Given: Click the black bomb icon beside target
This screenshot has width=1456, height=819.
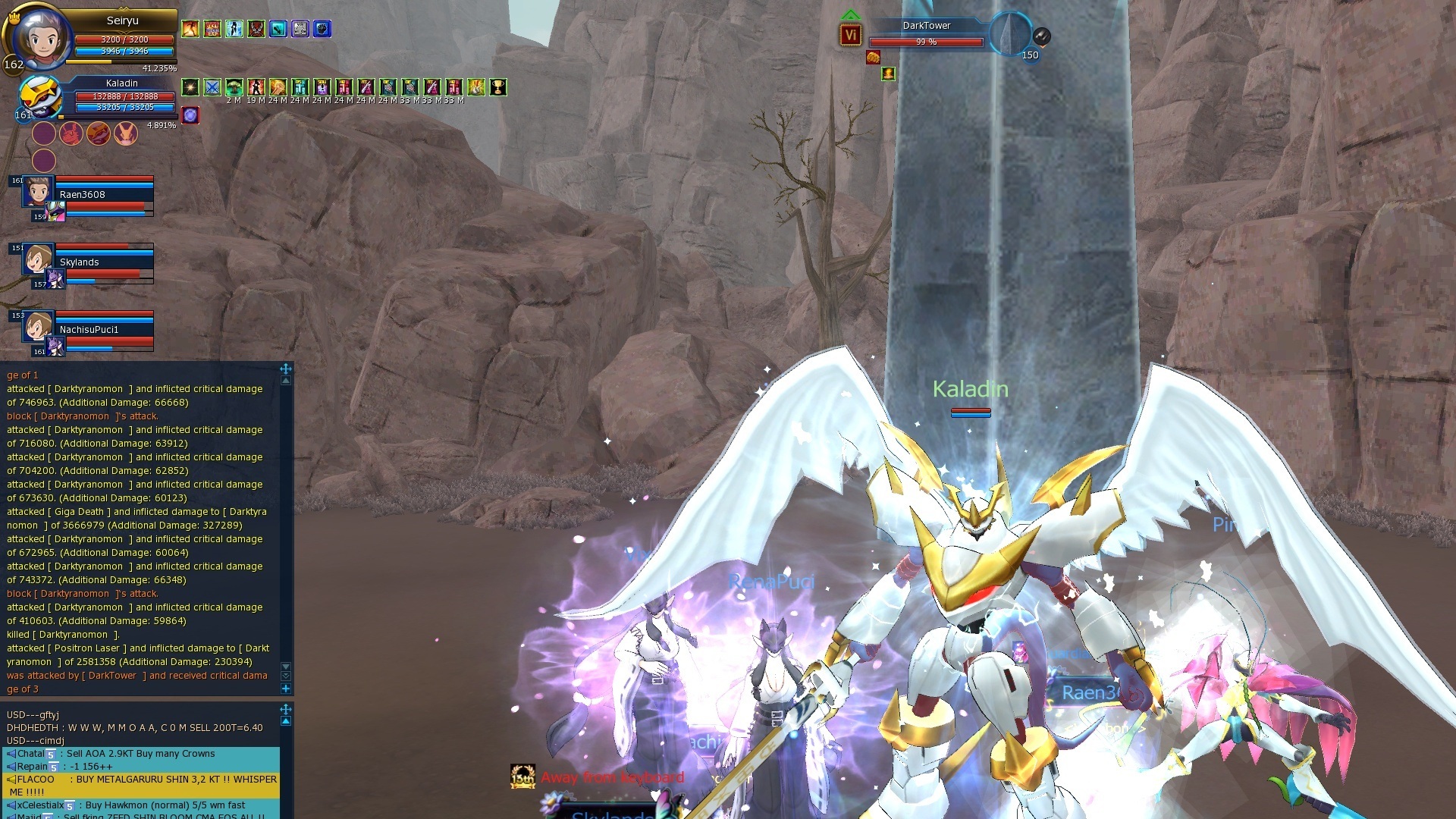Looking at the screenshot, I should coord(1042,35).
